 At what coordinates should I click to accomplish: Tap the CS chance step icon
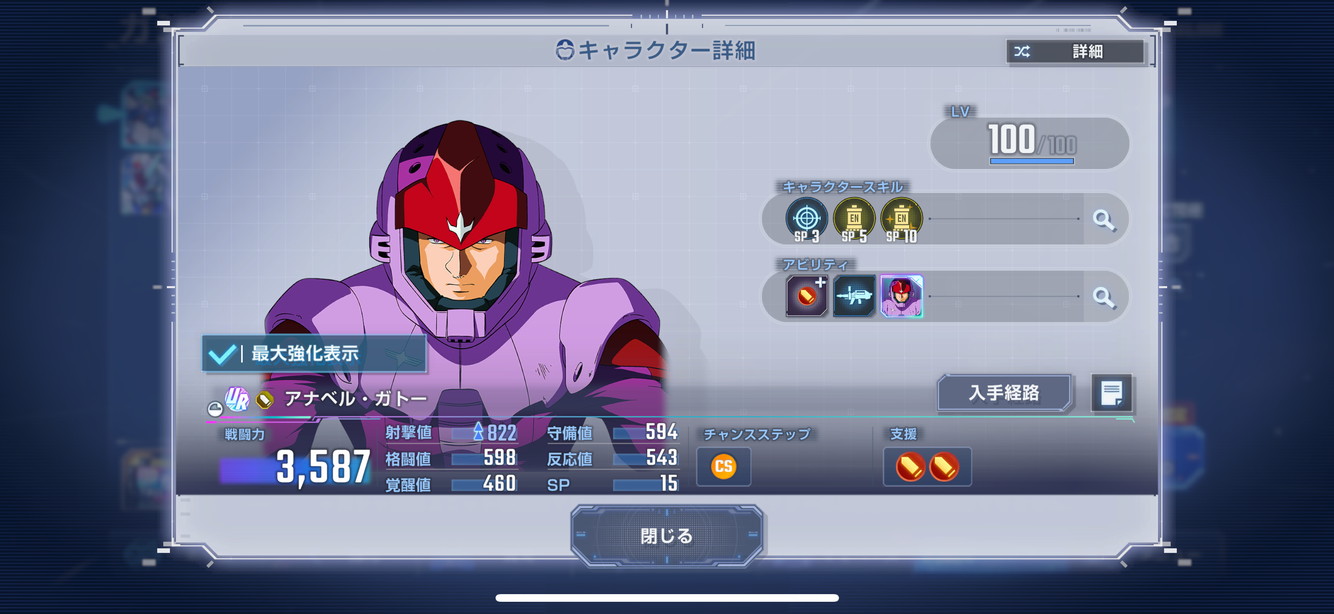(723, 467)
